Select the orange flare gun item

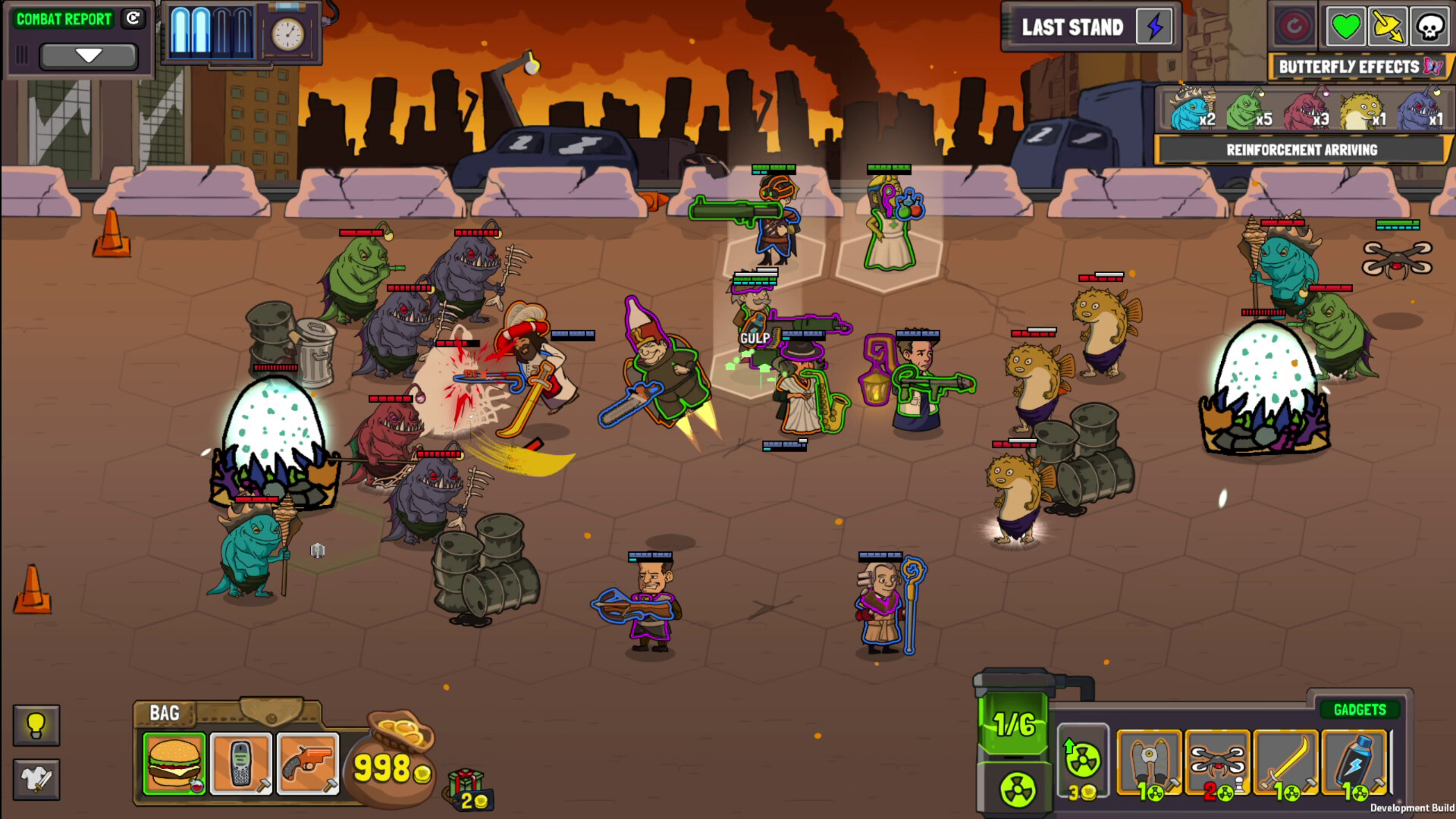(x=308, y=763)
